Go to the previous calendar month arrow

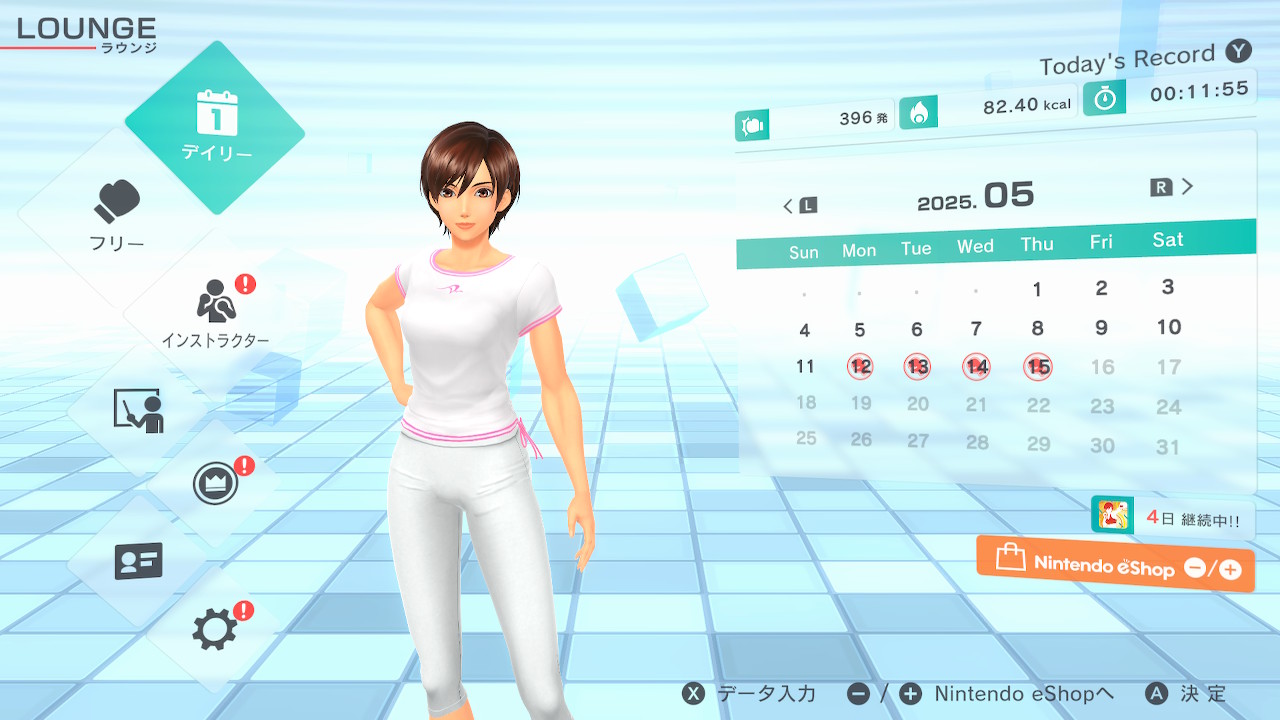799,206
